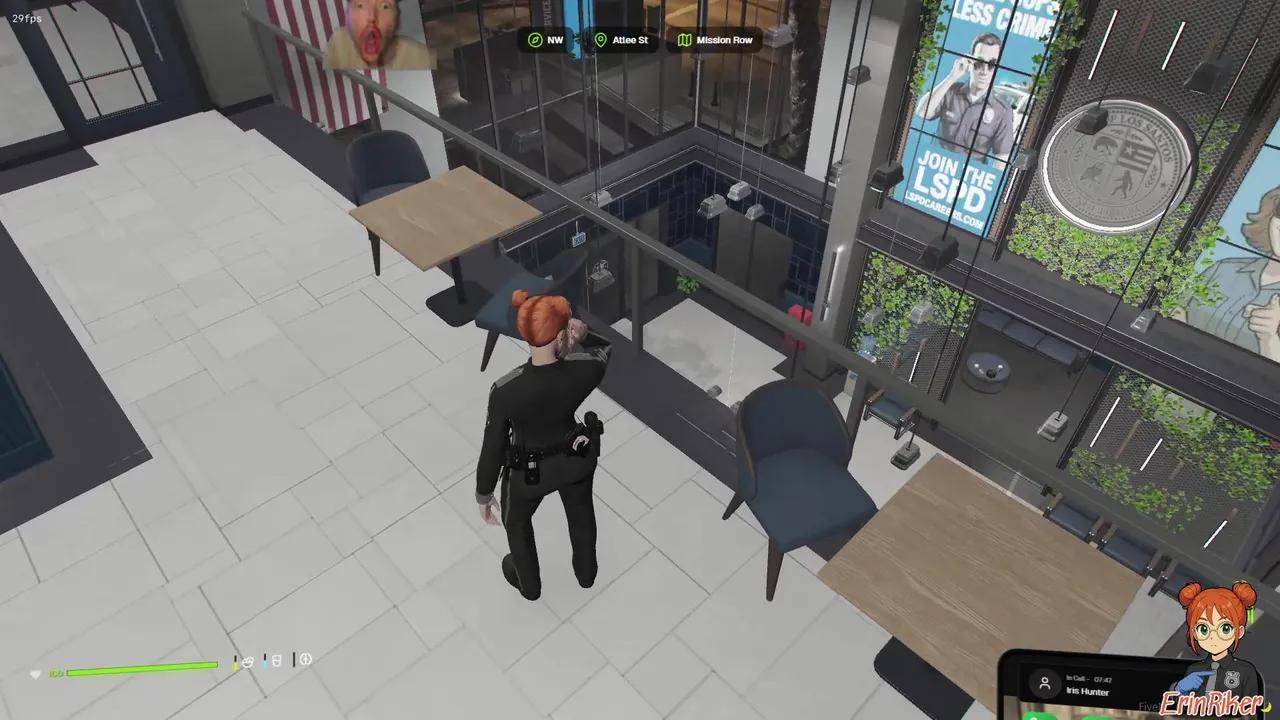Click the crosshair armor icon in the HUD
This screenshot has height=720, width=1280.
[x=306, y=660]
